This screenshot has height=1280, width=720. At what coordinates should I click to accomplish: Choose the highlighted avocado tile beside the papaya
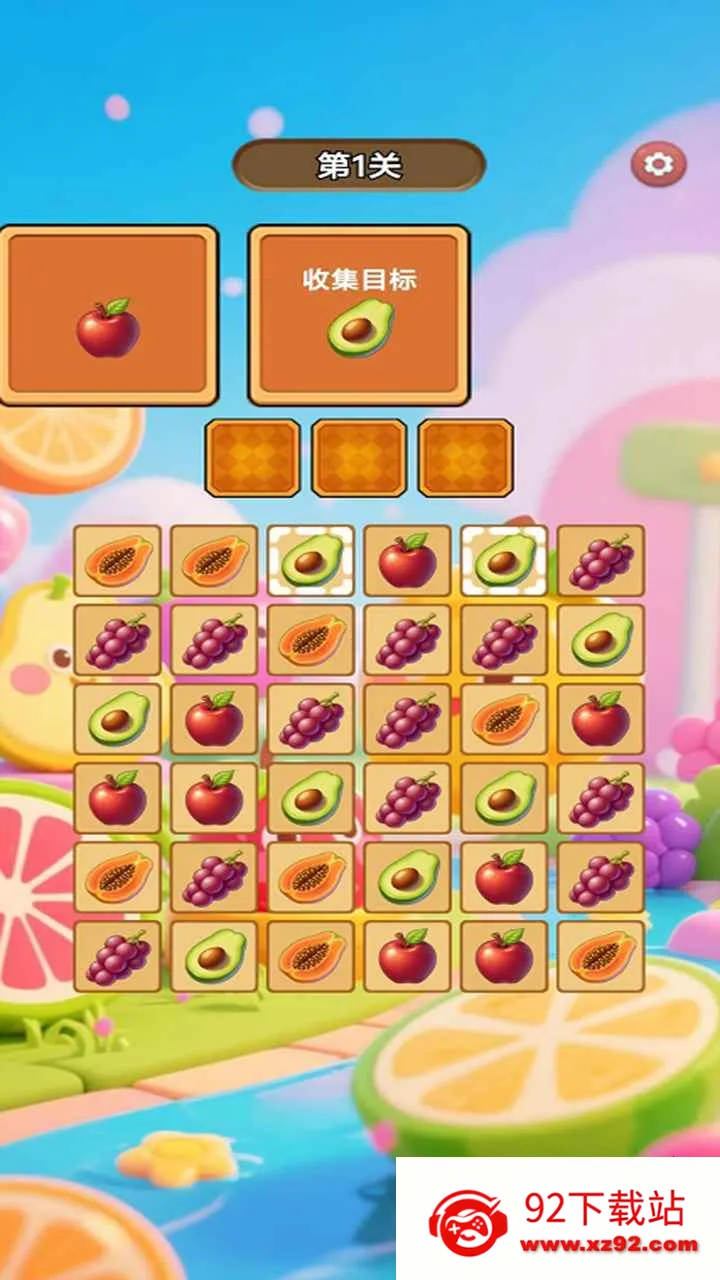click(x=311, y=561)
